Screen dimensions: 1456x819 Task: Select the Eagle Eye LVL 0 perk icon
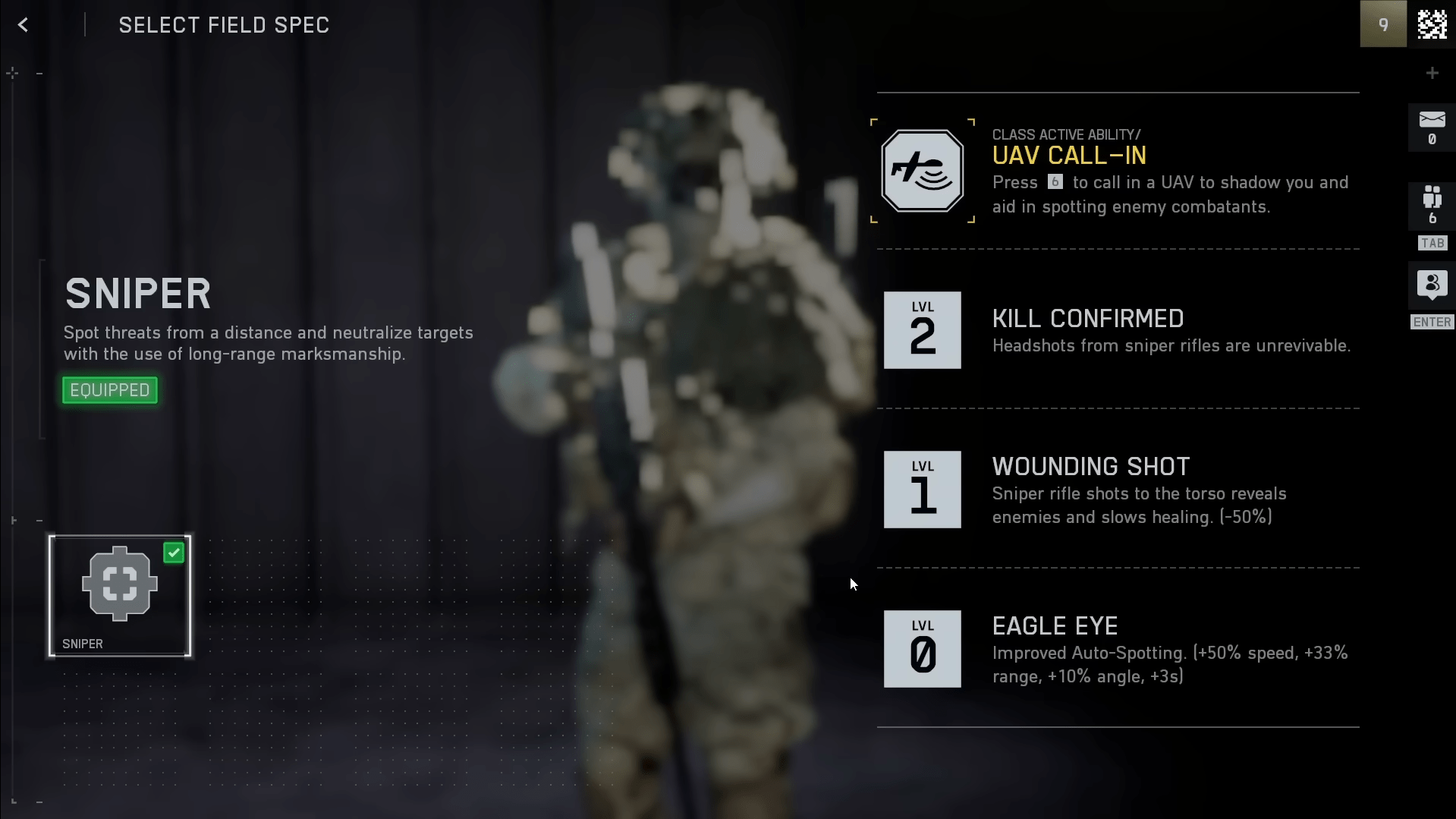pos(922,649)
